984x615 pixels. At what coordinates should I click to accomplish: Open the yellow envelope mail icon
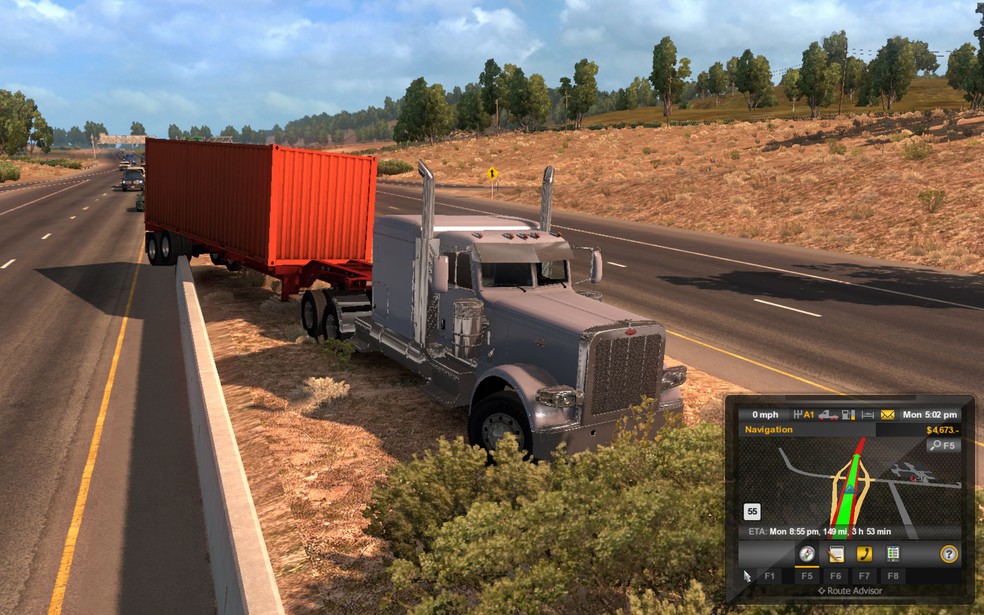point(886,414)
